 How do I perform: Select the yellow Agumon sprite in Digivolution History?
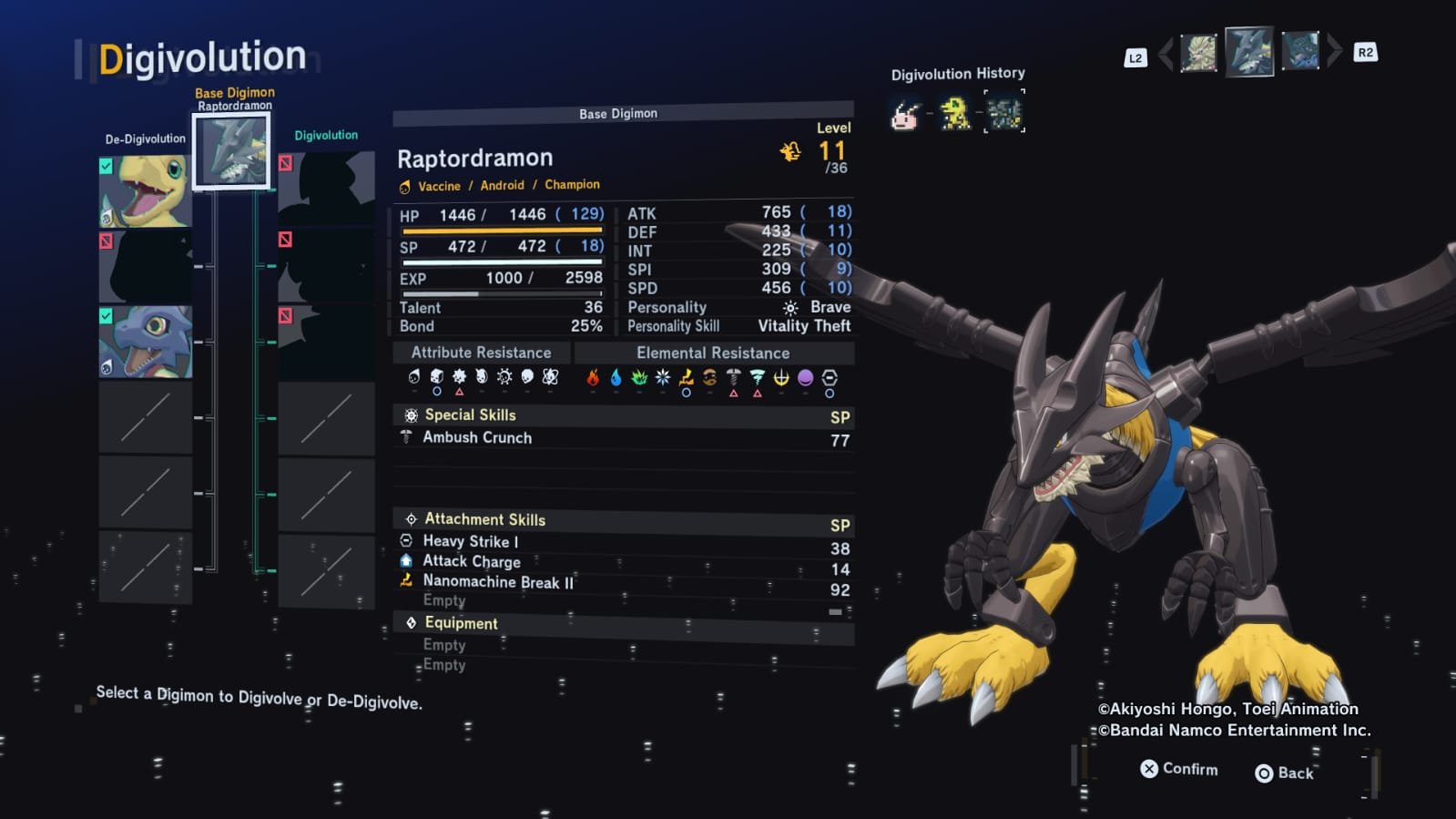pos(954,114)
